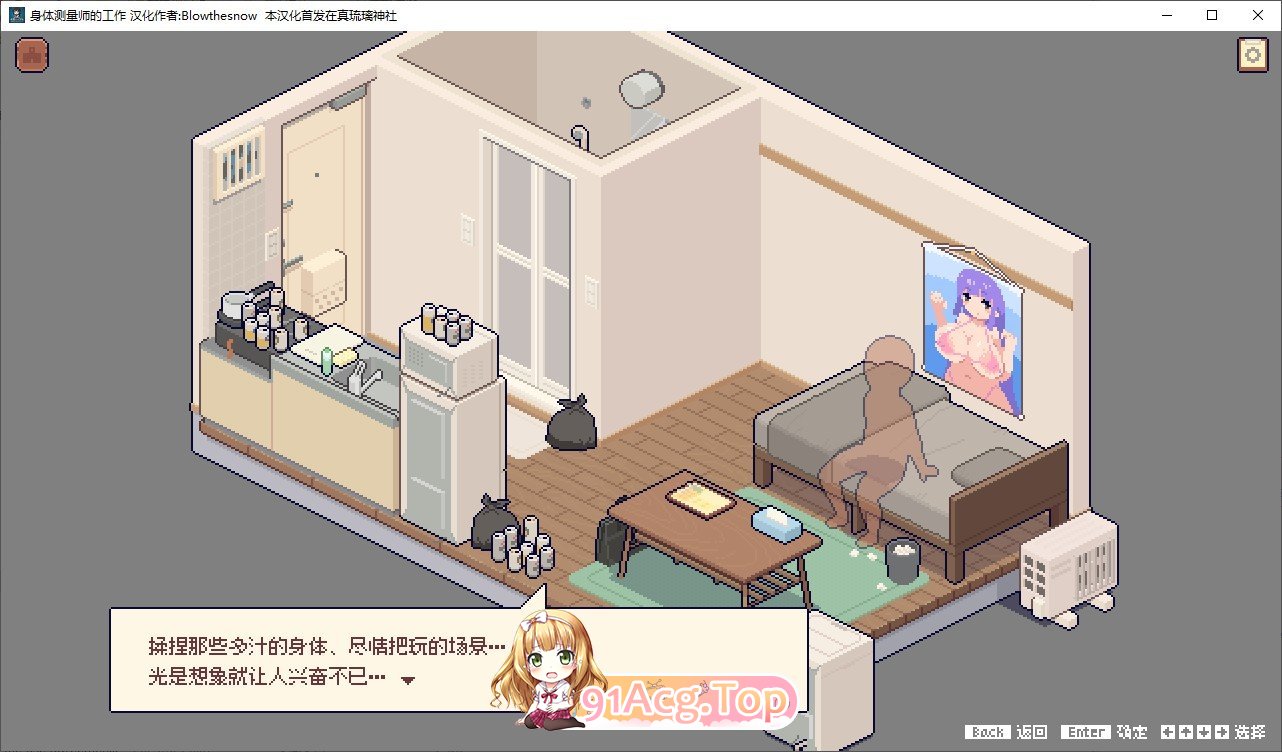Click the orange room map icon at top left
This screenshot has height=752, width=1282.
click(31, 55)
